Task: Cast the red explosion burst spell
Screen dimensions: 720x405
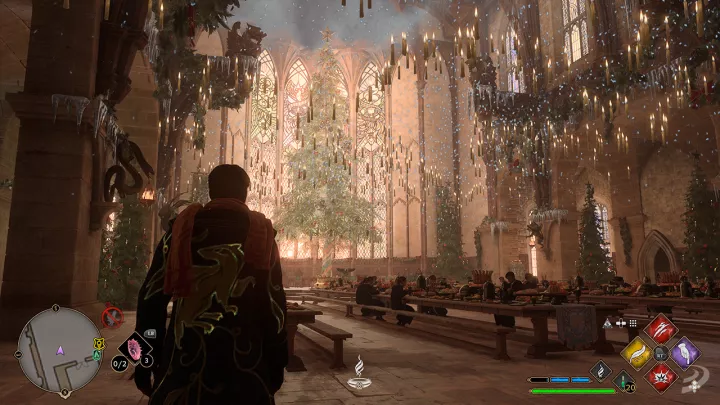Action: click(x=660, y=376)
